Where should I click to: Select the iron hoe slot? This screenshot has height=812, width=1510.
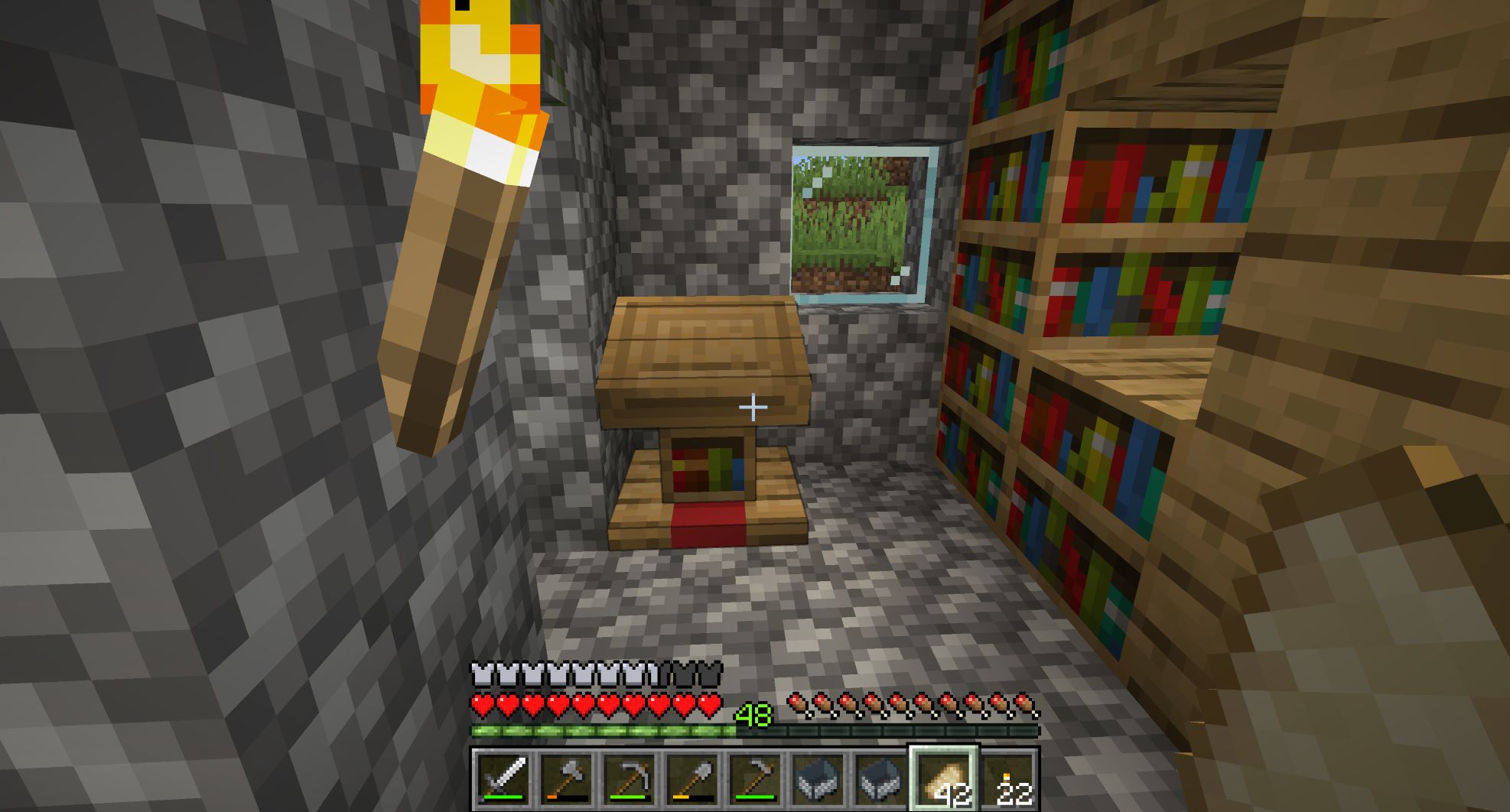click(x=753, y=778)
